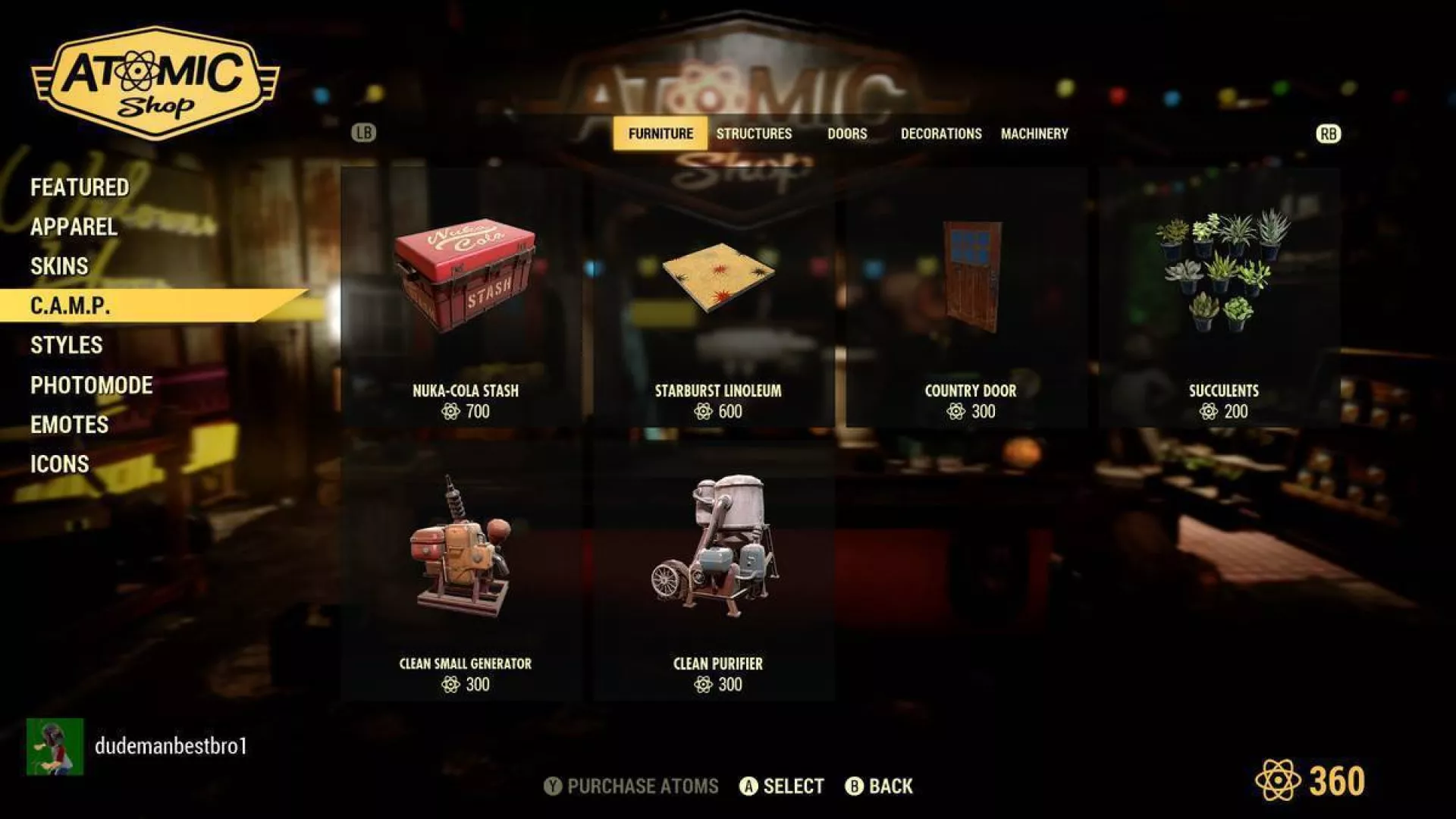Show the Icons category

point(59,464)
